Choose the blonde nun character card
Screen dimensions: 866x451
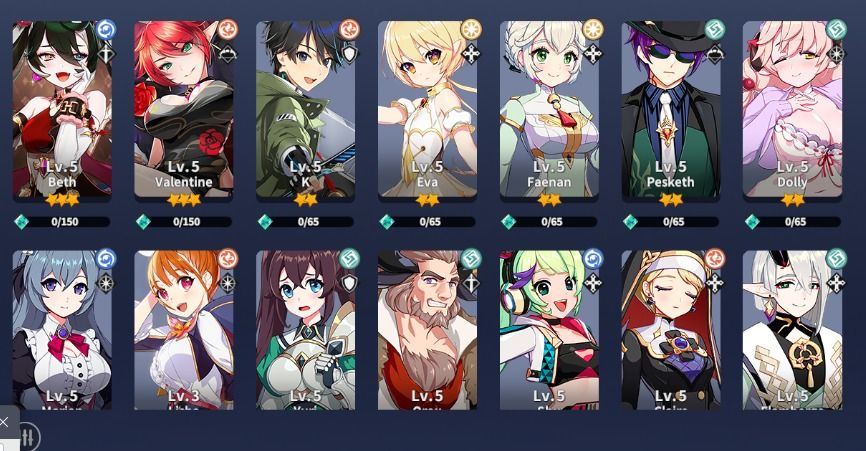[x=671, y=330]
